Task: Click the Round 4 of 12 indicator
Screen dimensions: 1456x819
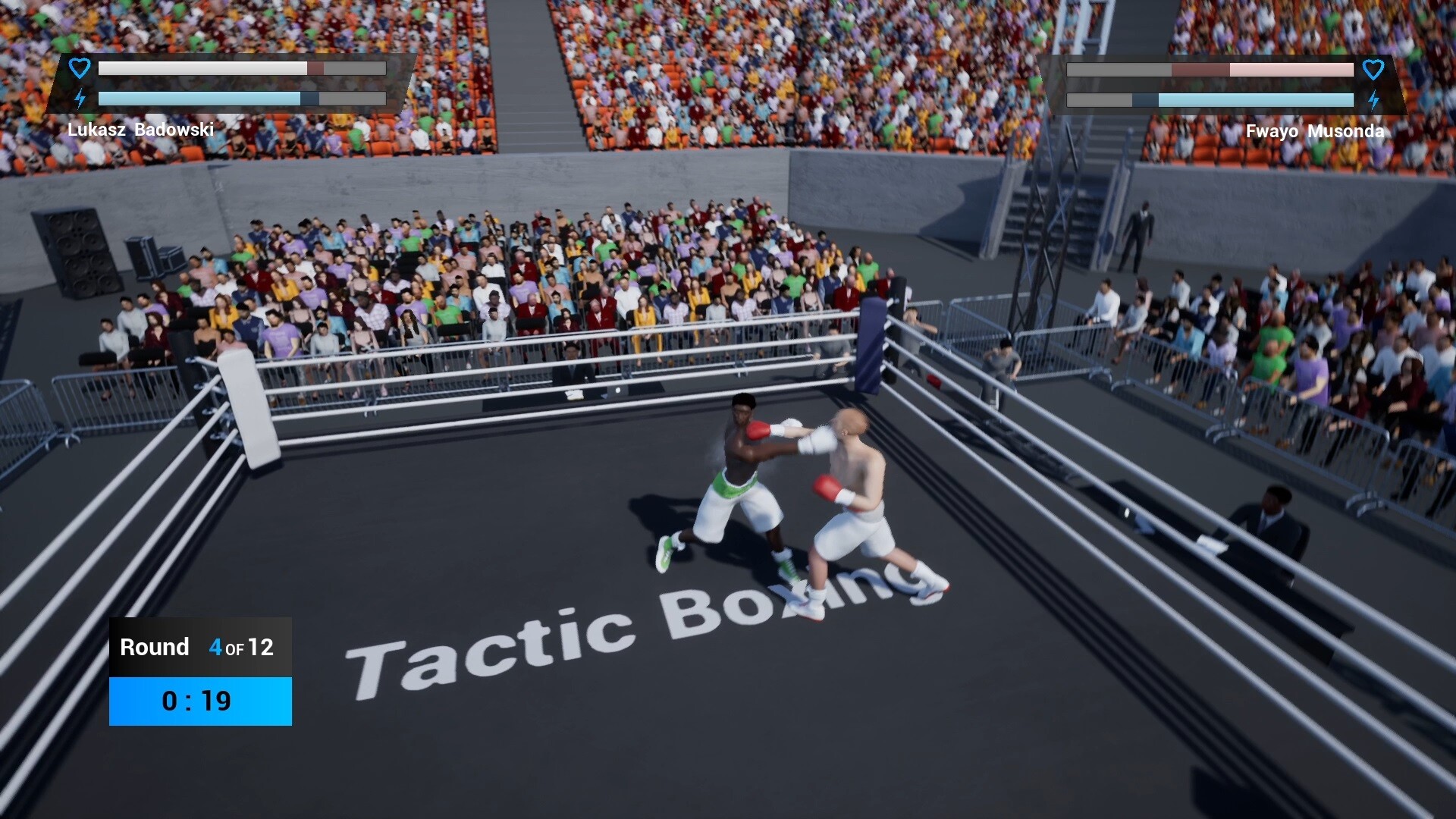Action: coord(197,648)
